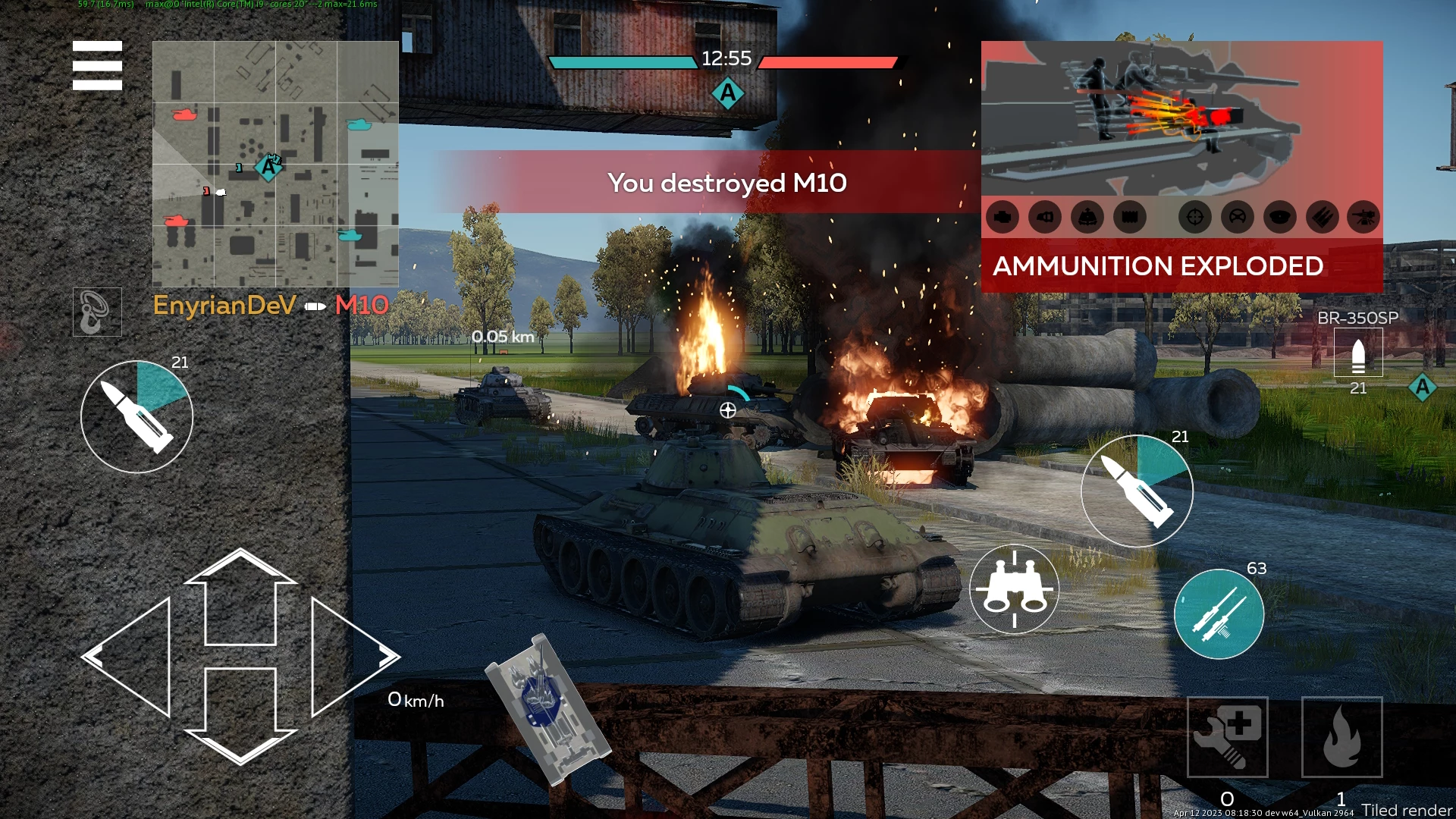Fire the machine gun button

1219,613
